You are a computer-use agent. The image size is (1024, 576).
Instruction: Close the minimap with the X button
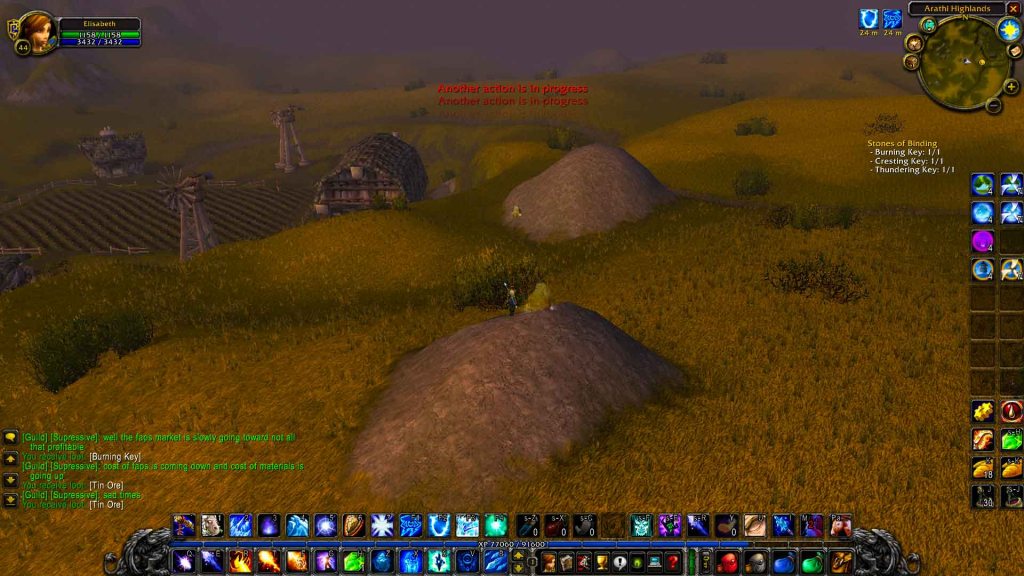1016,8
